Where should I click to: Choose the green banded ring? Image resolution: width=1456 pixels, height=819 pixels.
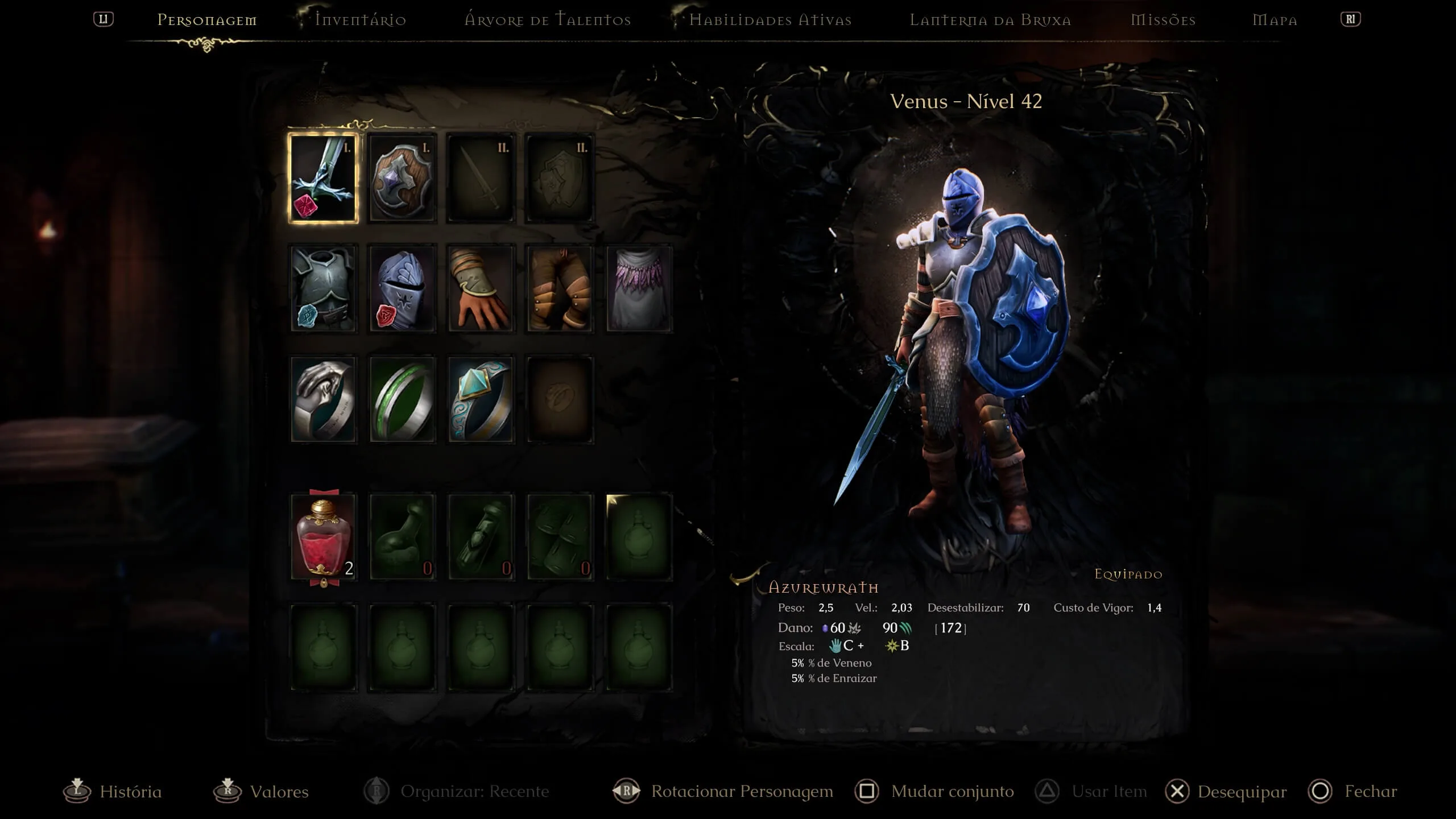pyautogui.click(x=402, y=399)
